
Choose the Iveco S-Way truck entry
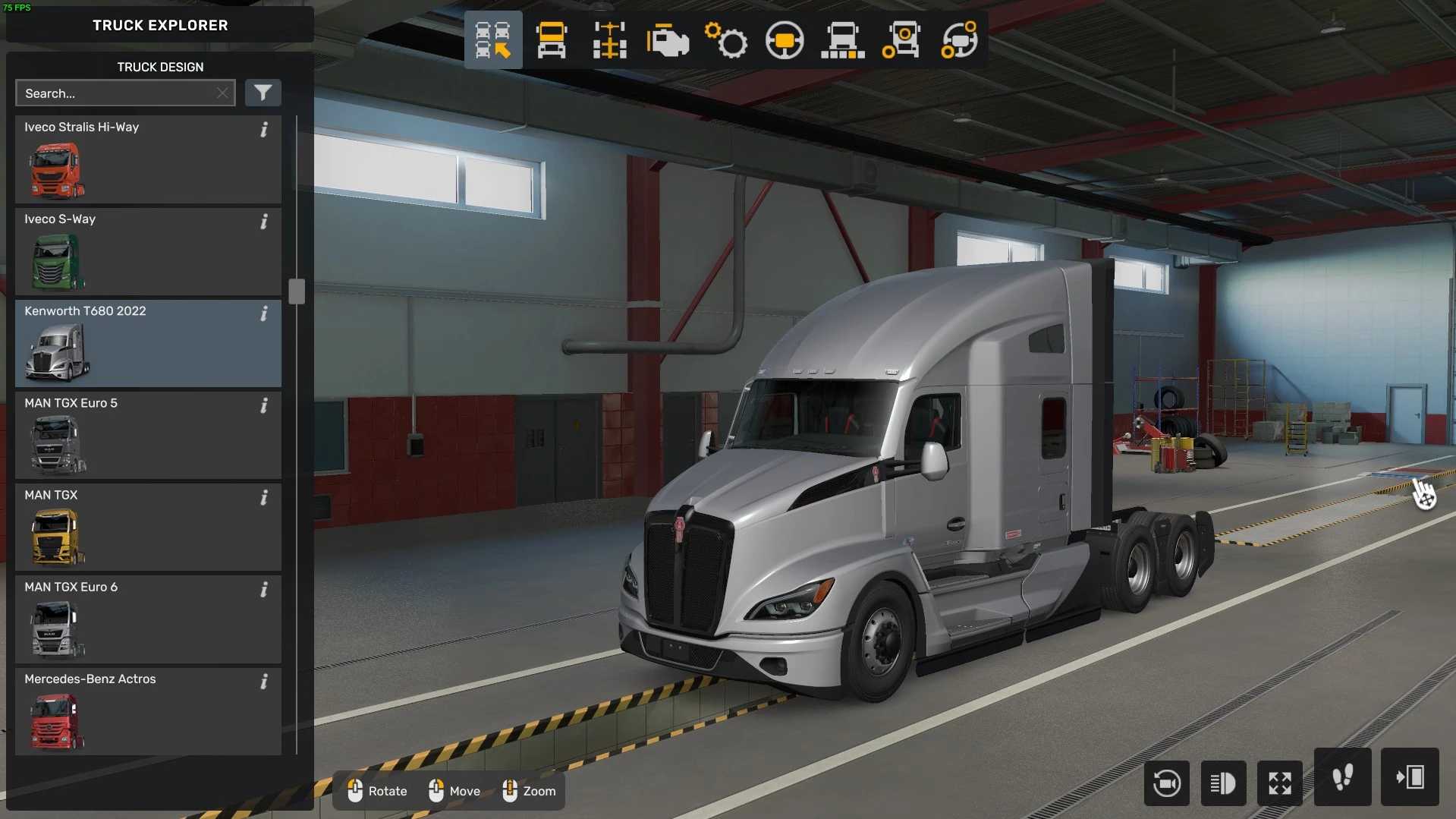point(148,251)
